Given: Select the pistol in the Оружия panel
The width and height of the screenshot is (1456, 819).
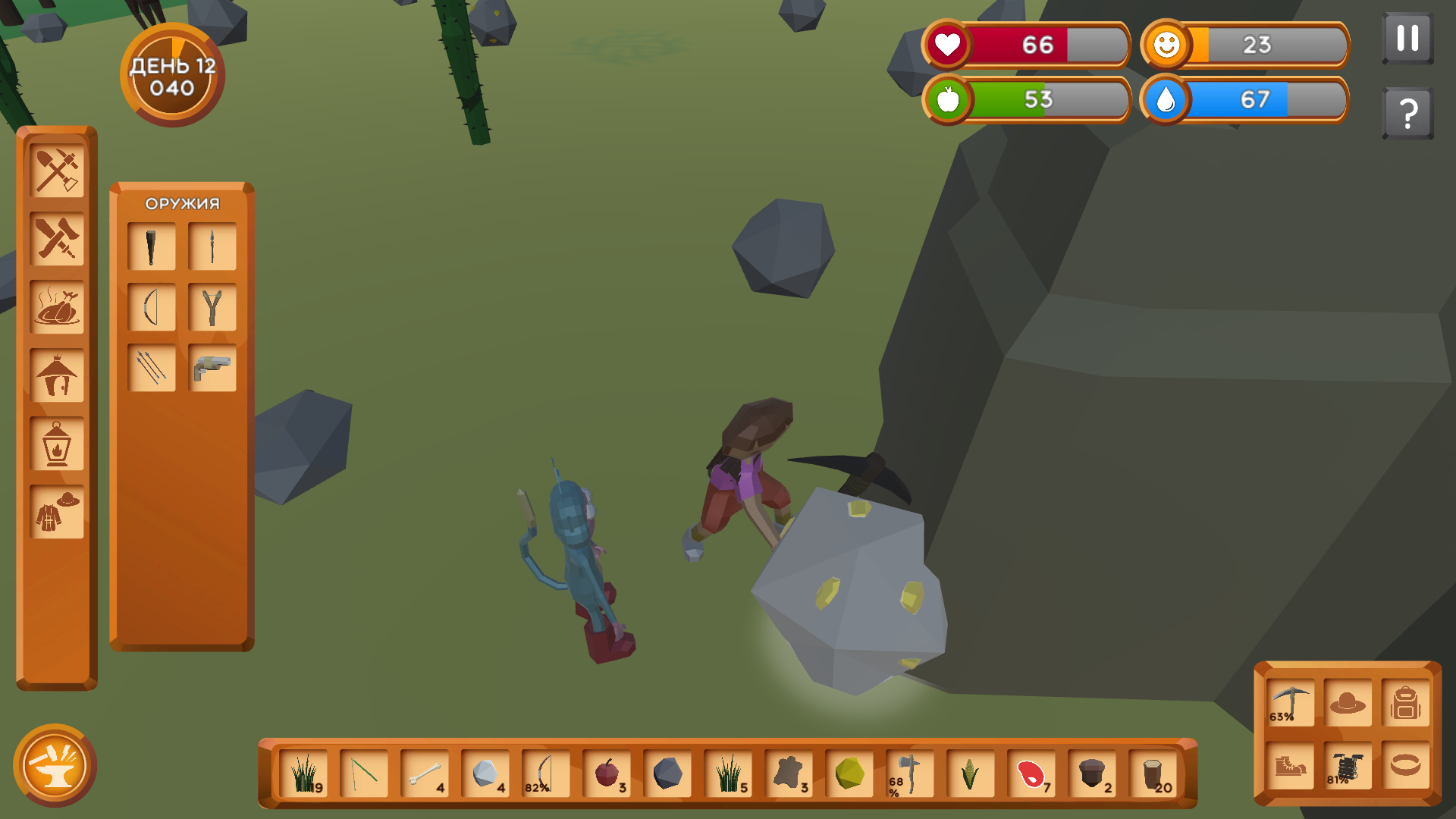Looking at the screenshot, I should click(211, 366).
